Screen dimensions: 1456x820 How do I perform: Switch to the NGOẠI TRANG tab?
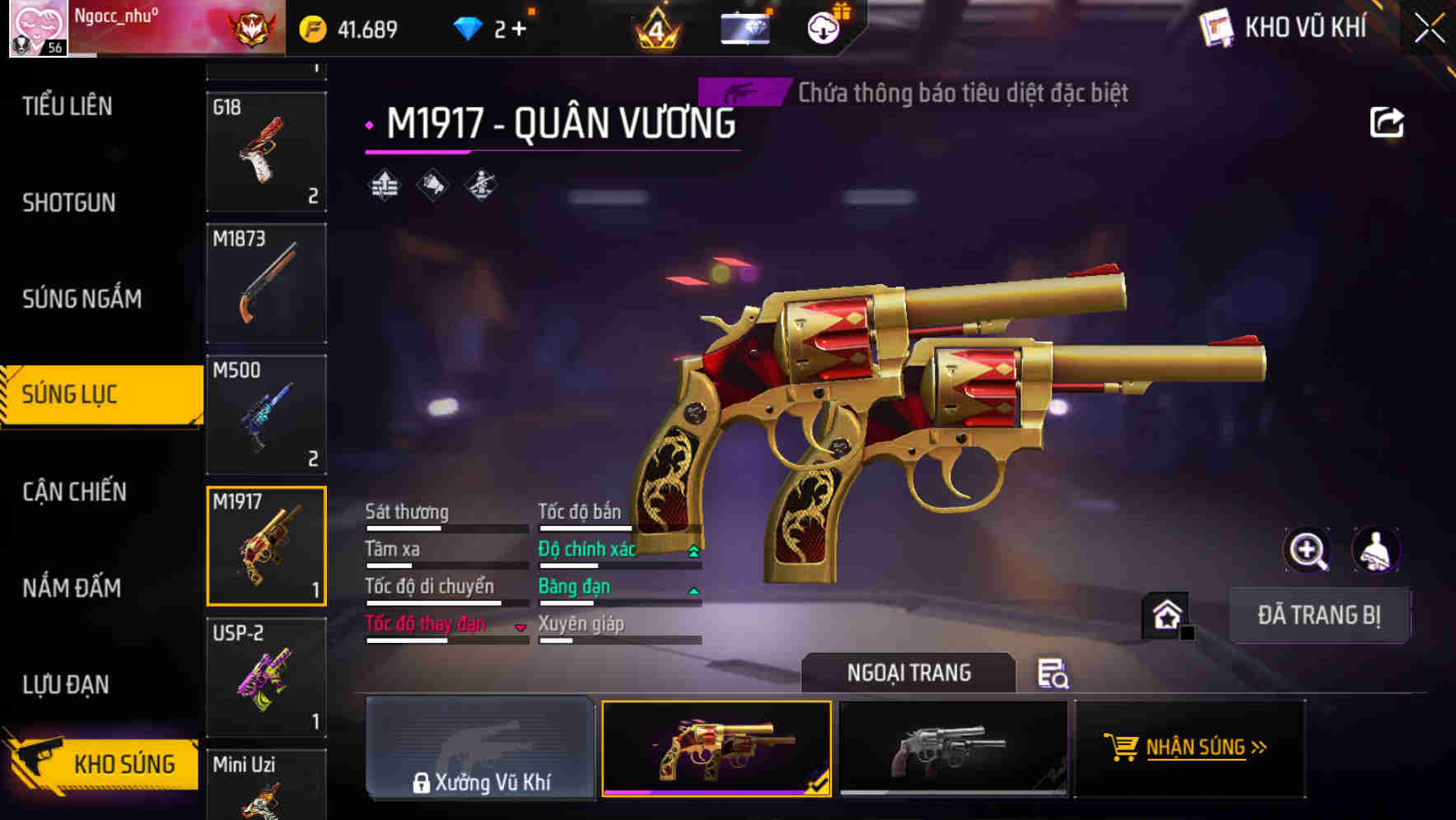point(910,672)
